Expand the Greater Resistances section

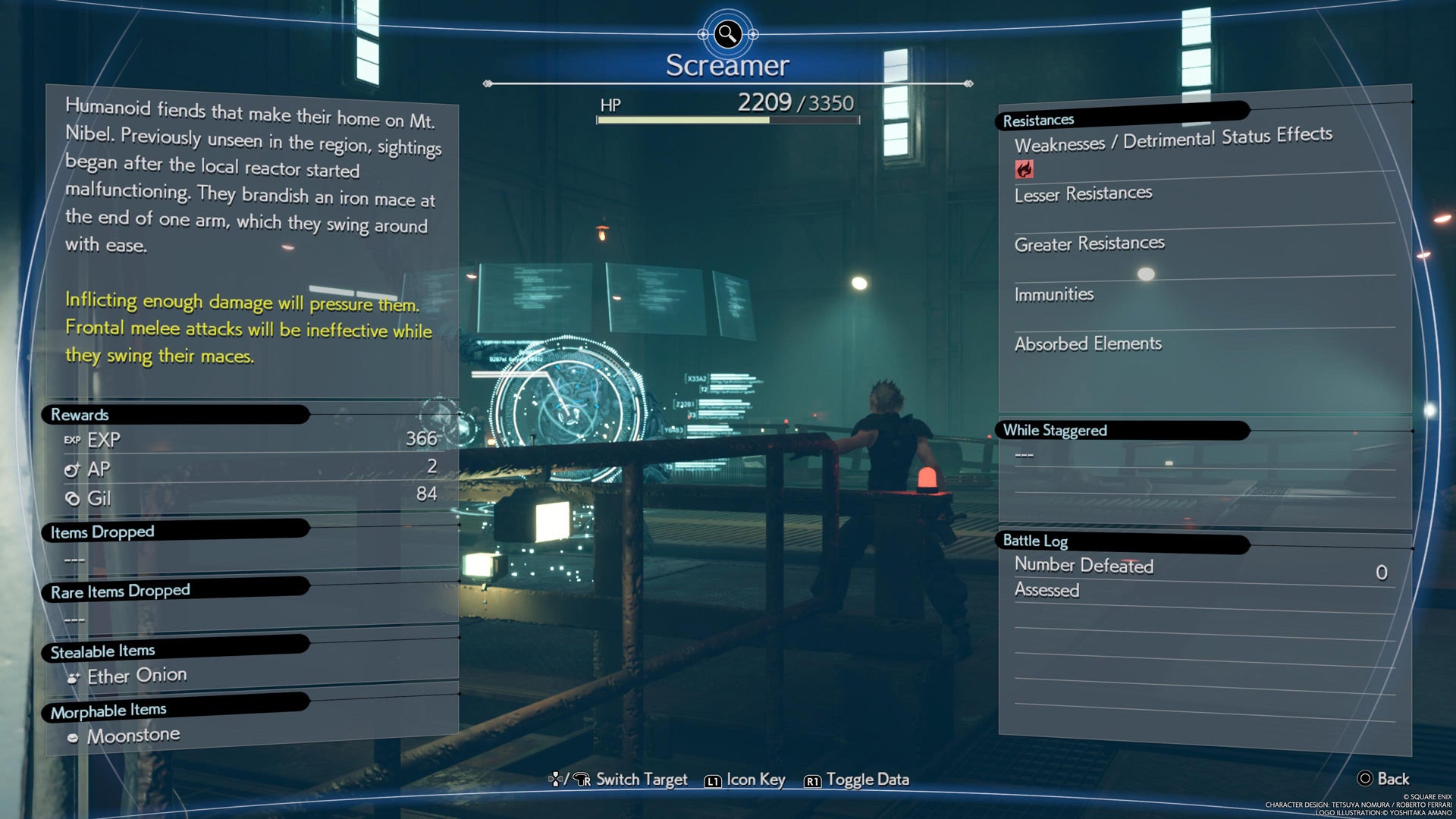click(1090, 243)
